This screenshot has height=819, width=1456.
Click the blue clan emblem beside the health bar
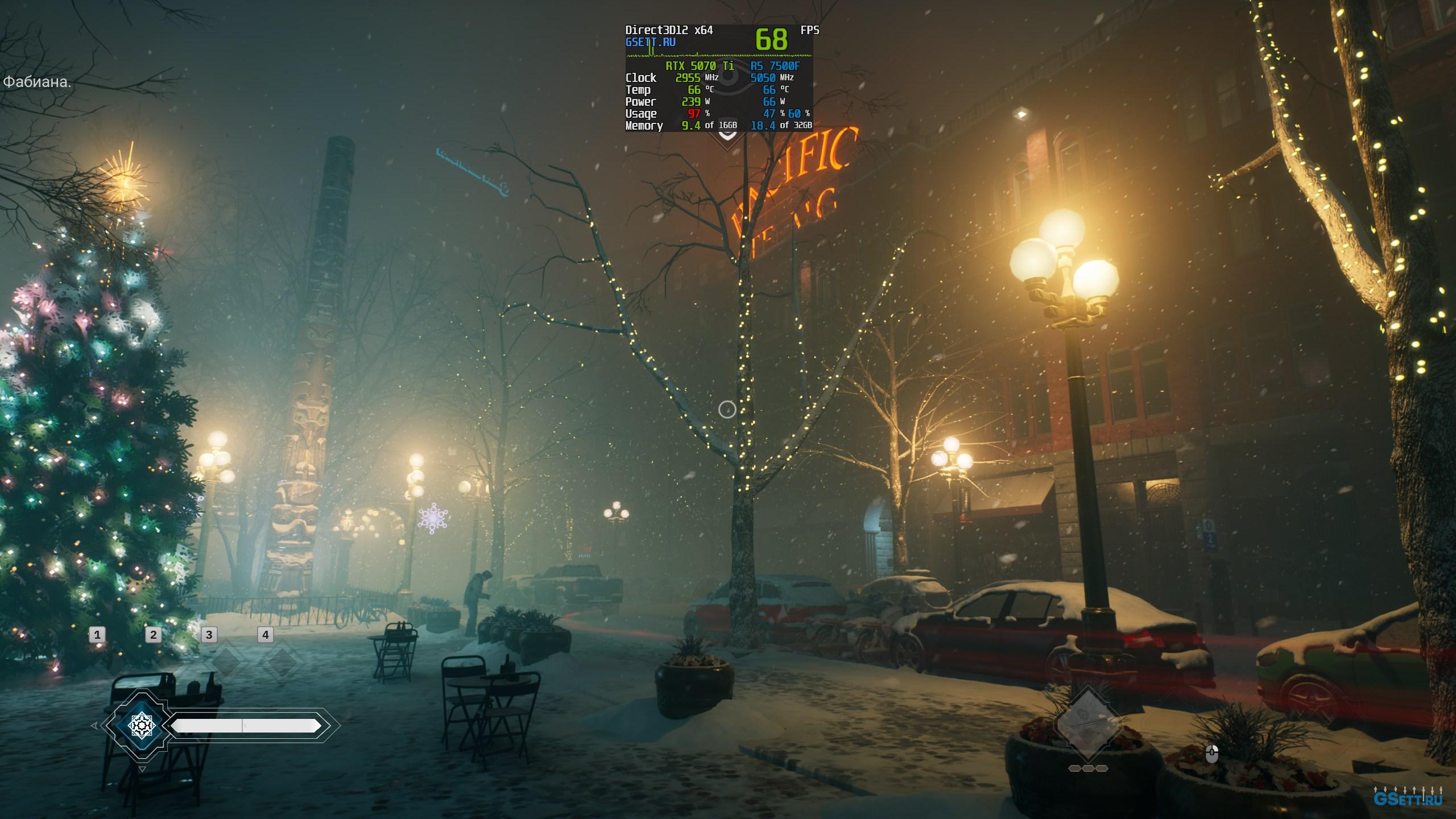coord(140,725)
